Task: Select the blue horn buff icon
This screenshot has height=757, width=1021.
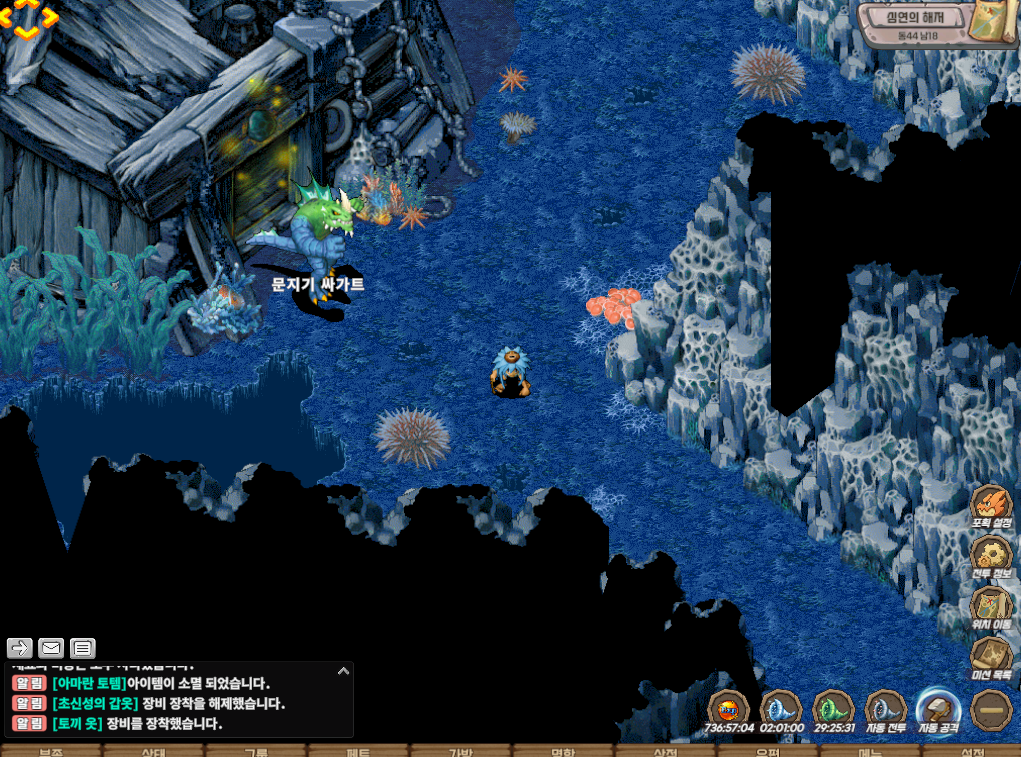Action: click(780, 709)
